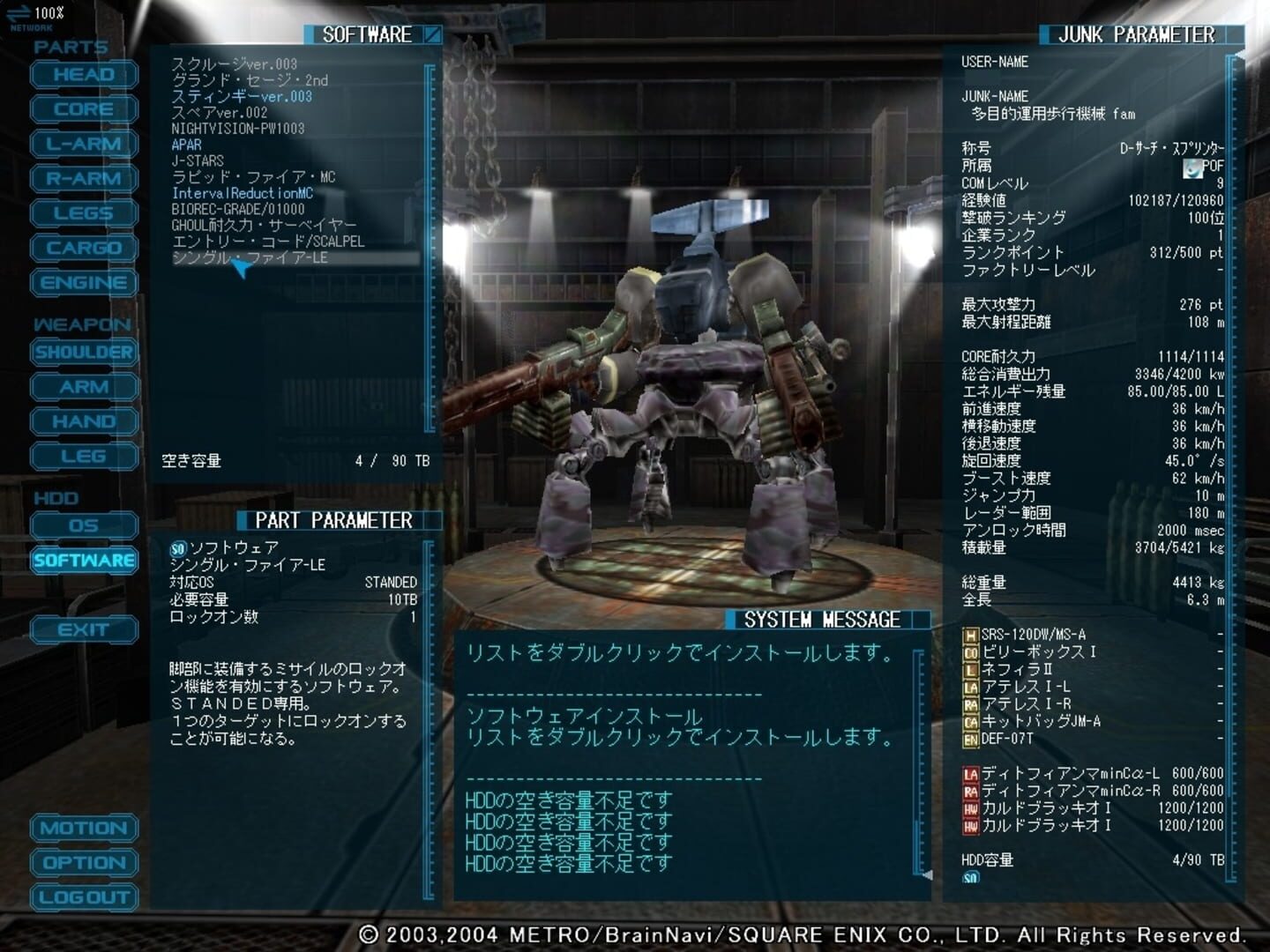Screen dimensions: 1270x952
Task: Switch to the OS tab under HDD
Action: pos(83,525)
